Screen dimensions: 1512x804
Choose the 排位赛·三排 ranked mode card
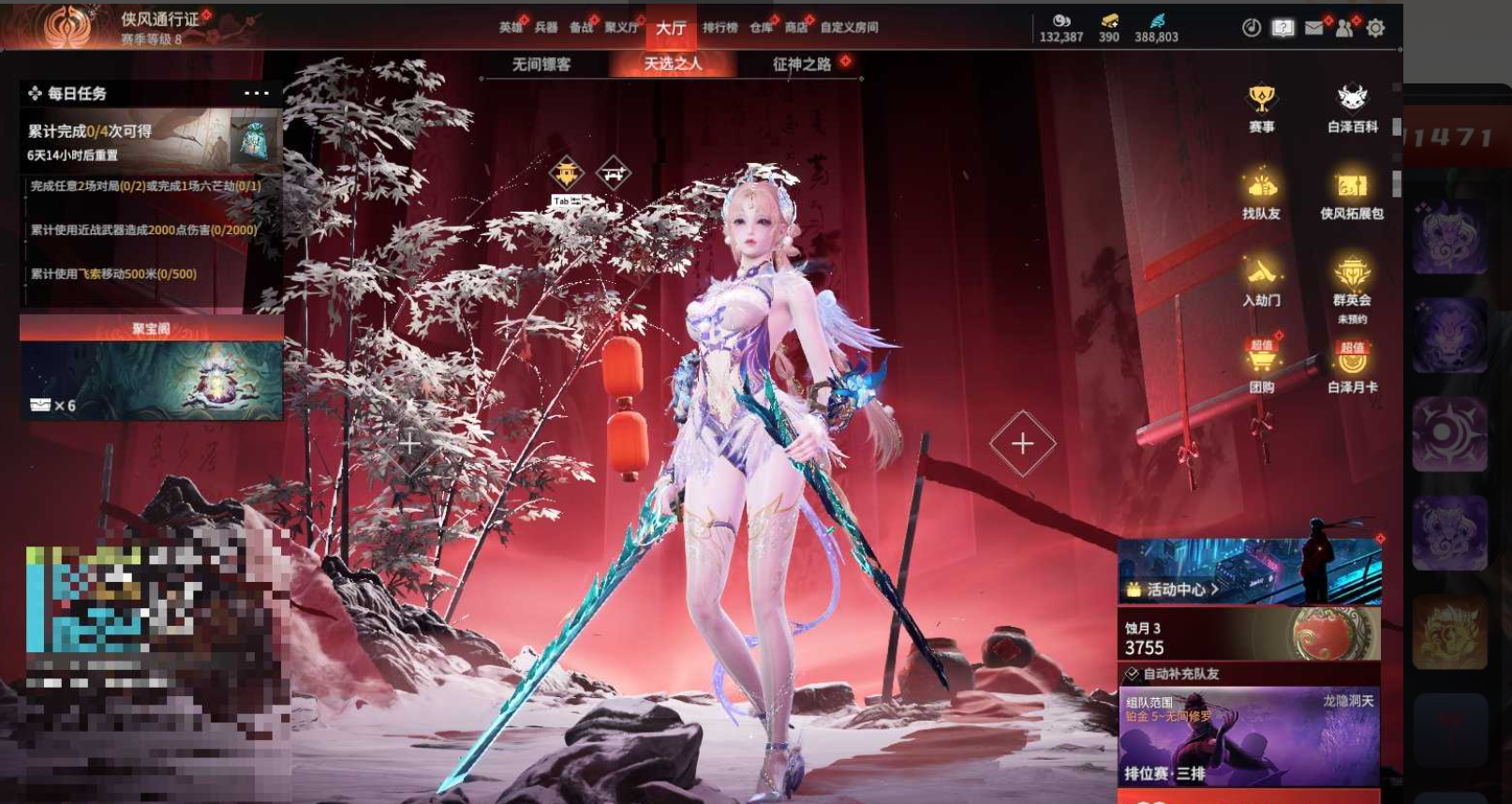click(x=1249, y=737)
